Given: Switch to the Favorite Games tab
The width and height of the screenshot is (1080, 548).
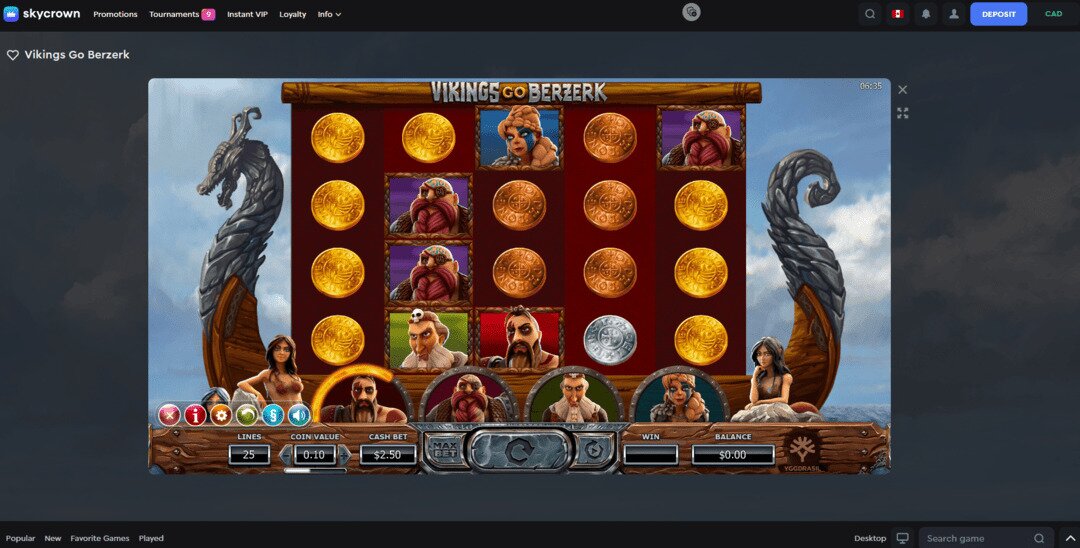Looking at the screenshot, I should coord(100,538).
